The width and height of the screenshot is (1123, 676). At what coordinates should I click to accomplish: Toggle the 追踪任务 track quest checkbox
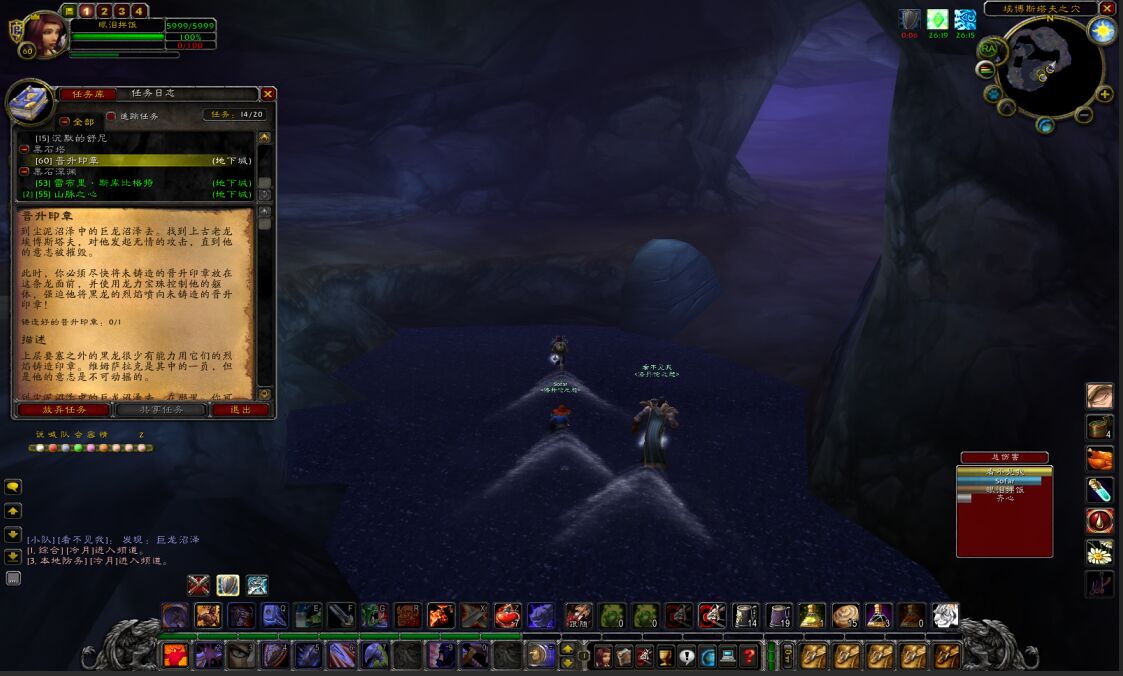click(x=112, y=116)
